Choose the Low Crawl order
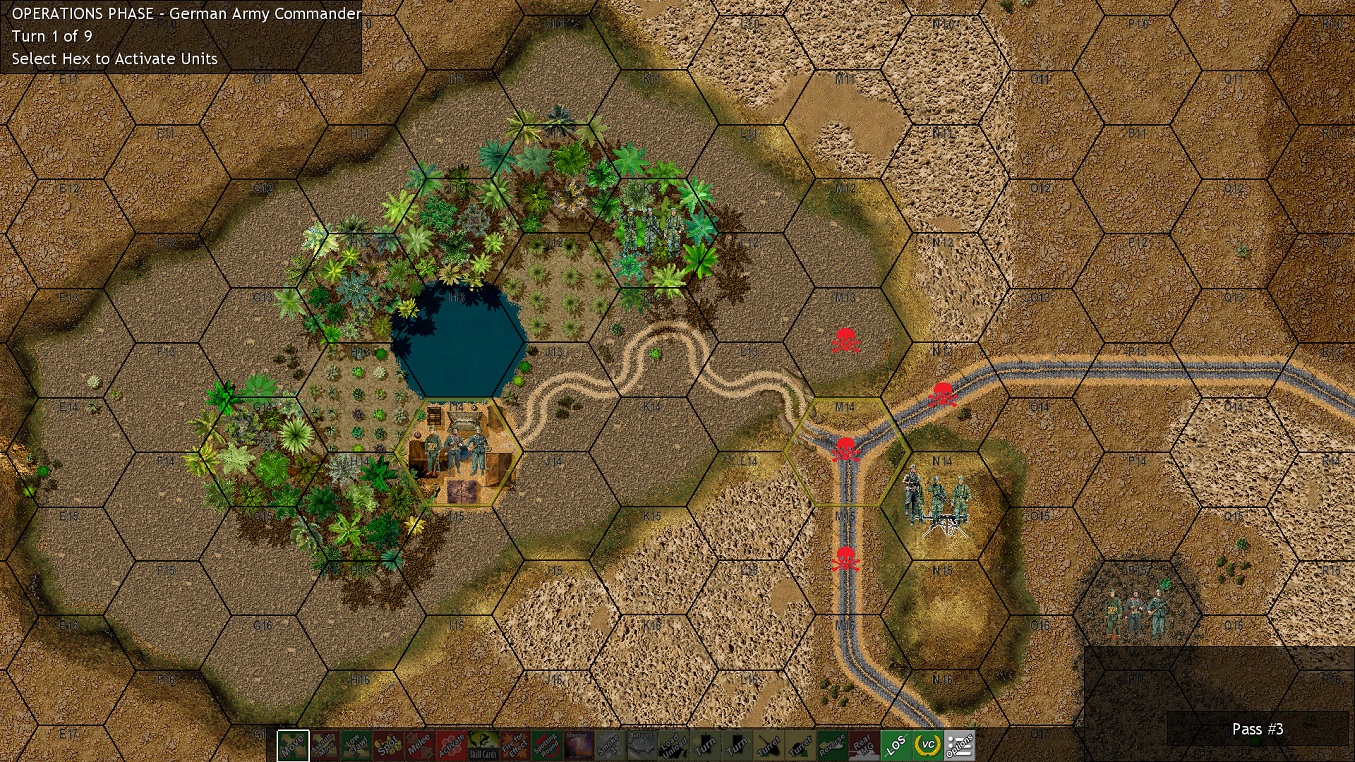This screenshot has height=762, width=1355. click(x=358, y=746)
